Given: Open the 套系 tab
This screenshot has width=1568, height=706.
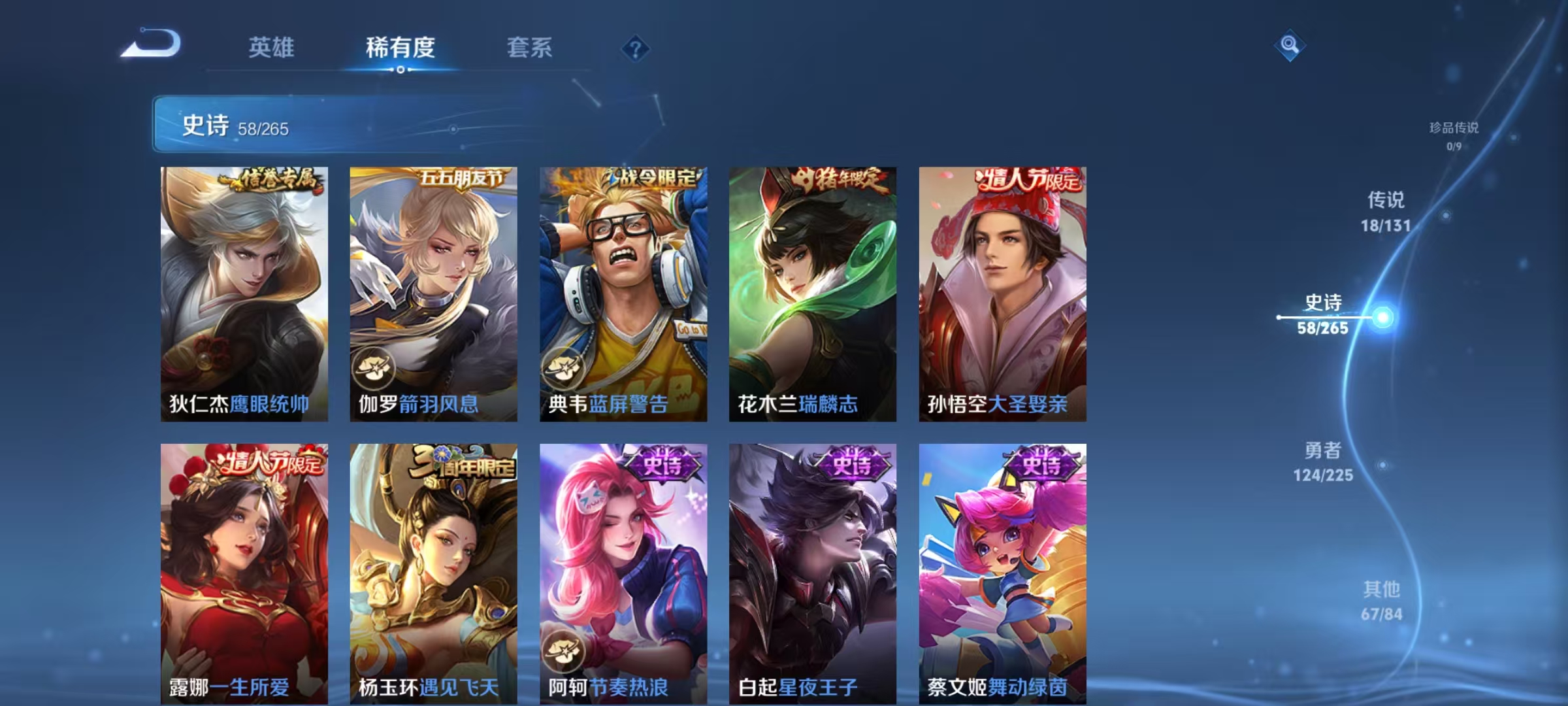Looking at the screenshot, I should point(530,48).
